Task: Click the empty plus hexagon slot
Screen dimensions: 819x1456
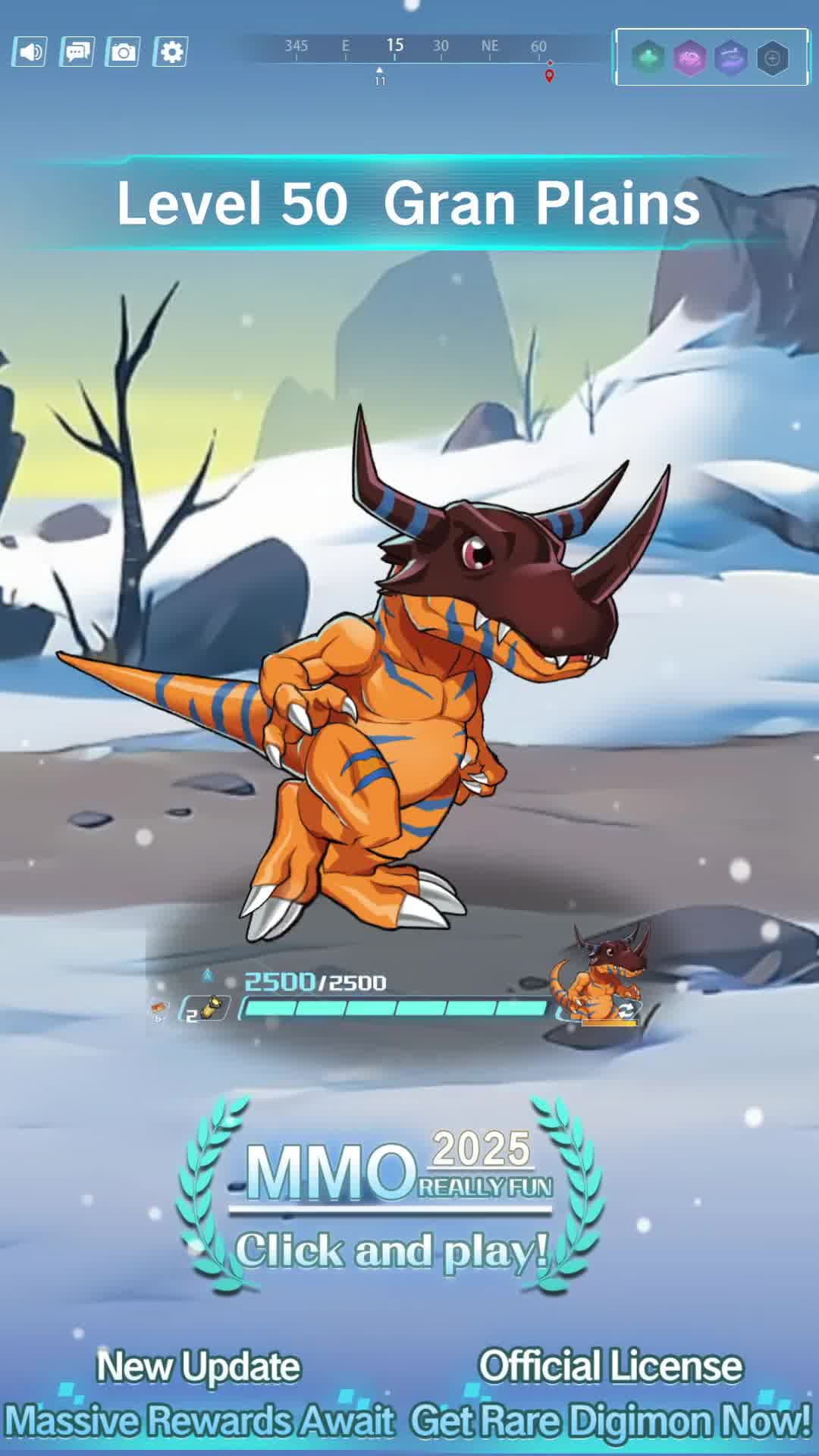Action: point(772,58)
